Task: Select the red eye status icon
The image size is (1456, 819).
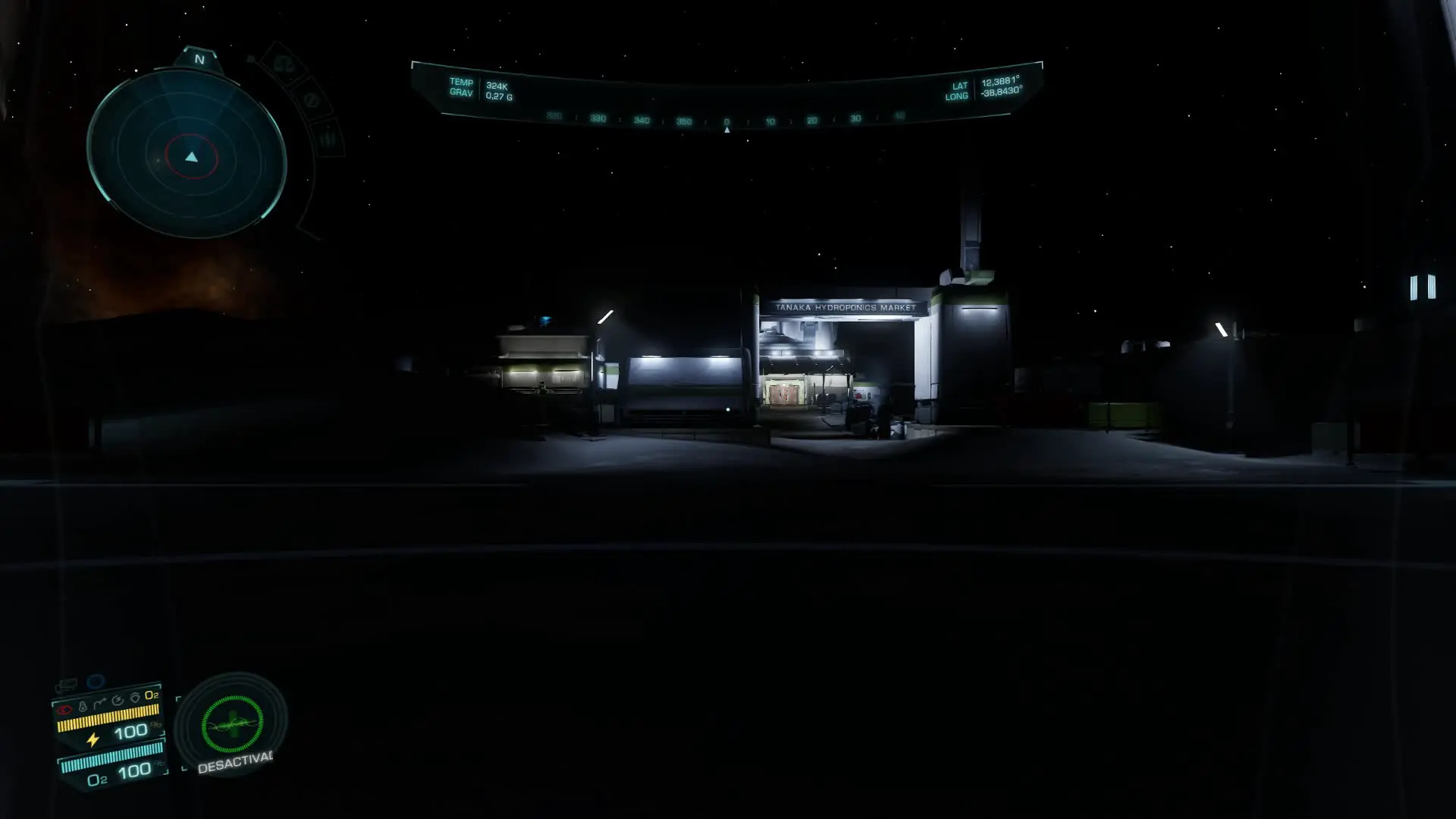Action: tap(64, 711)
